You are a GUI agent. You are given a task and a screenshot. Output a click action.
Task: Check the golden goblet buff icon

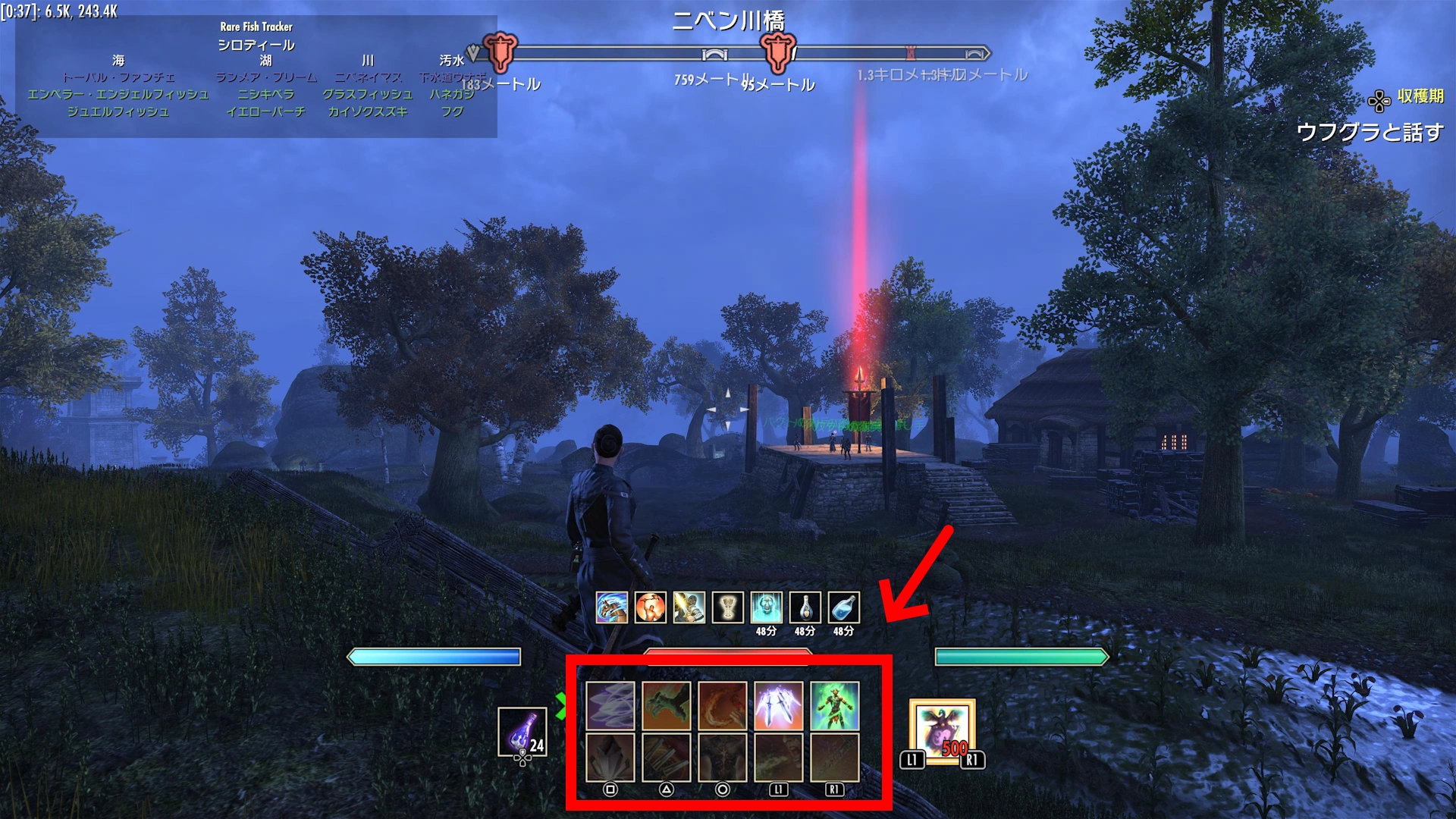[728, 607]
